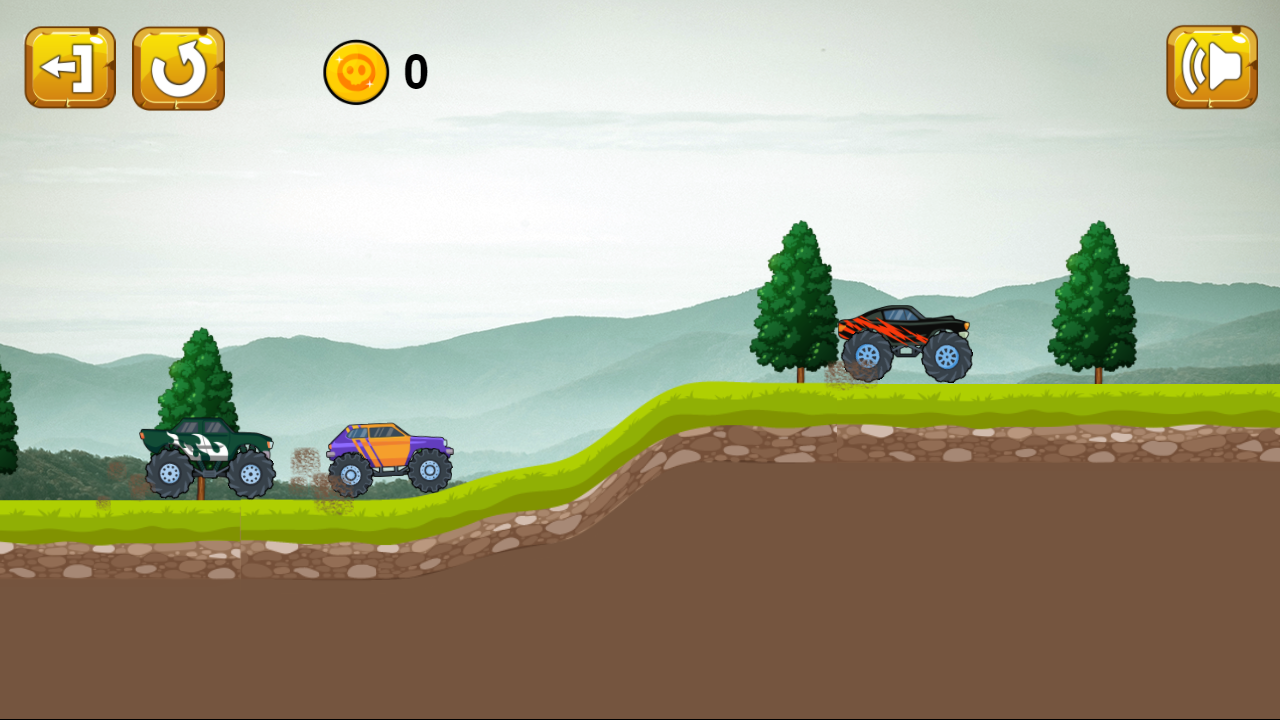Enable sound using the speaker control
The height and width of the screenshot is (720, 1280).
click(1210, 68)
